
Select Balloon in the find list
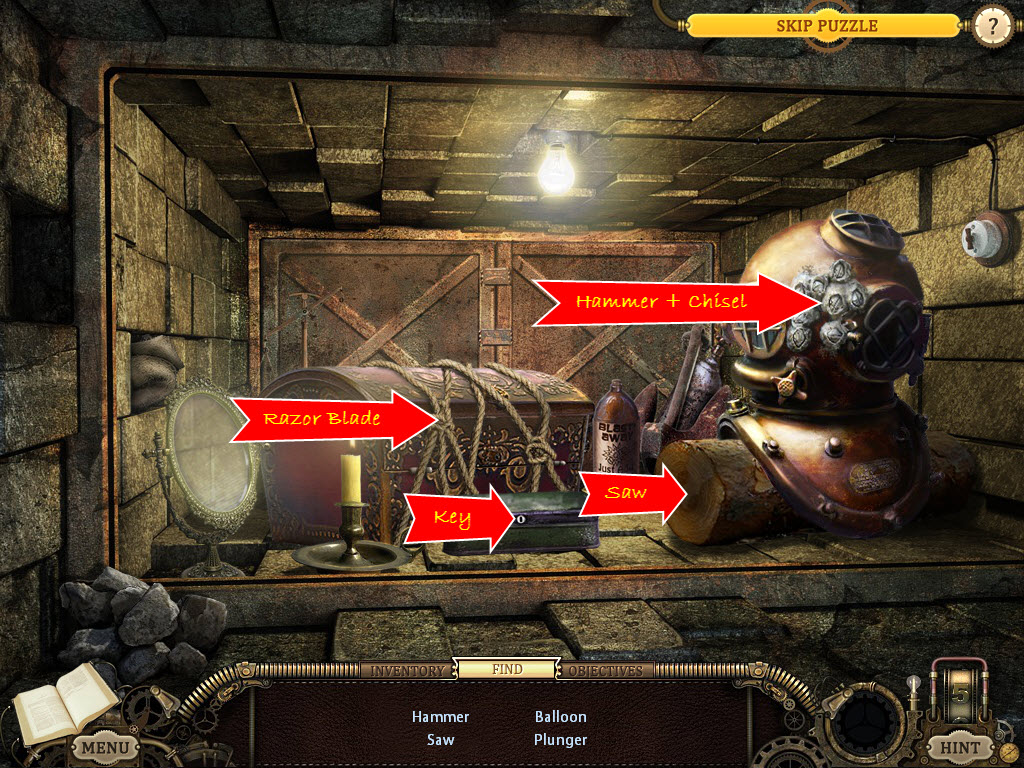(561, 717)
